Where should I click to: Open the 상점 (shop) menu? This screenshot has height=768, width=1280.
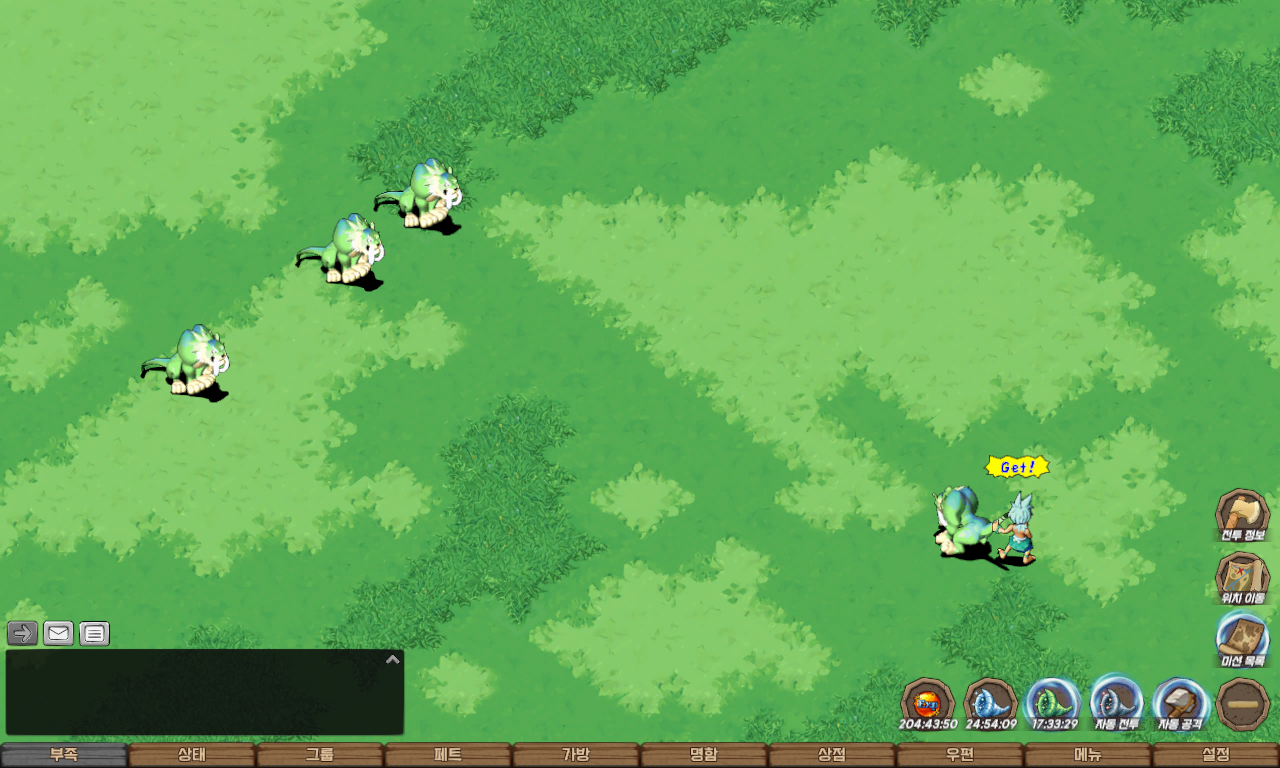pos(831,755)
